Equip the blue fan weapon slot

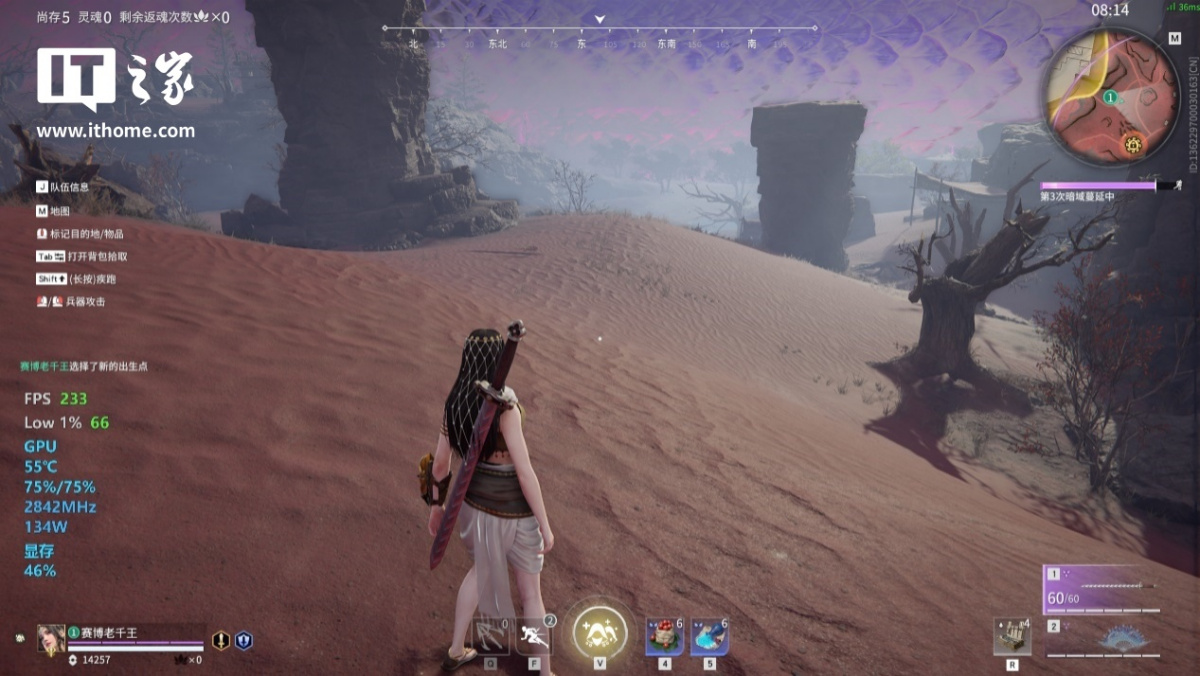coord(1110,638)
